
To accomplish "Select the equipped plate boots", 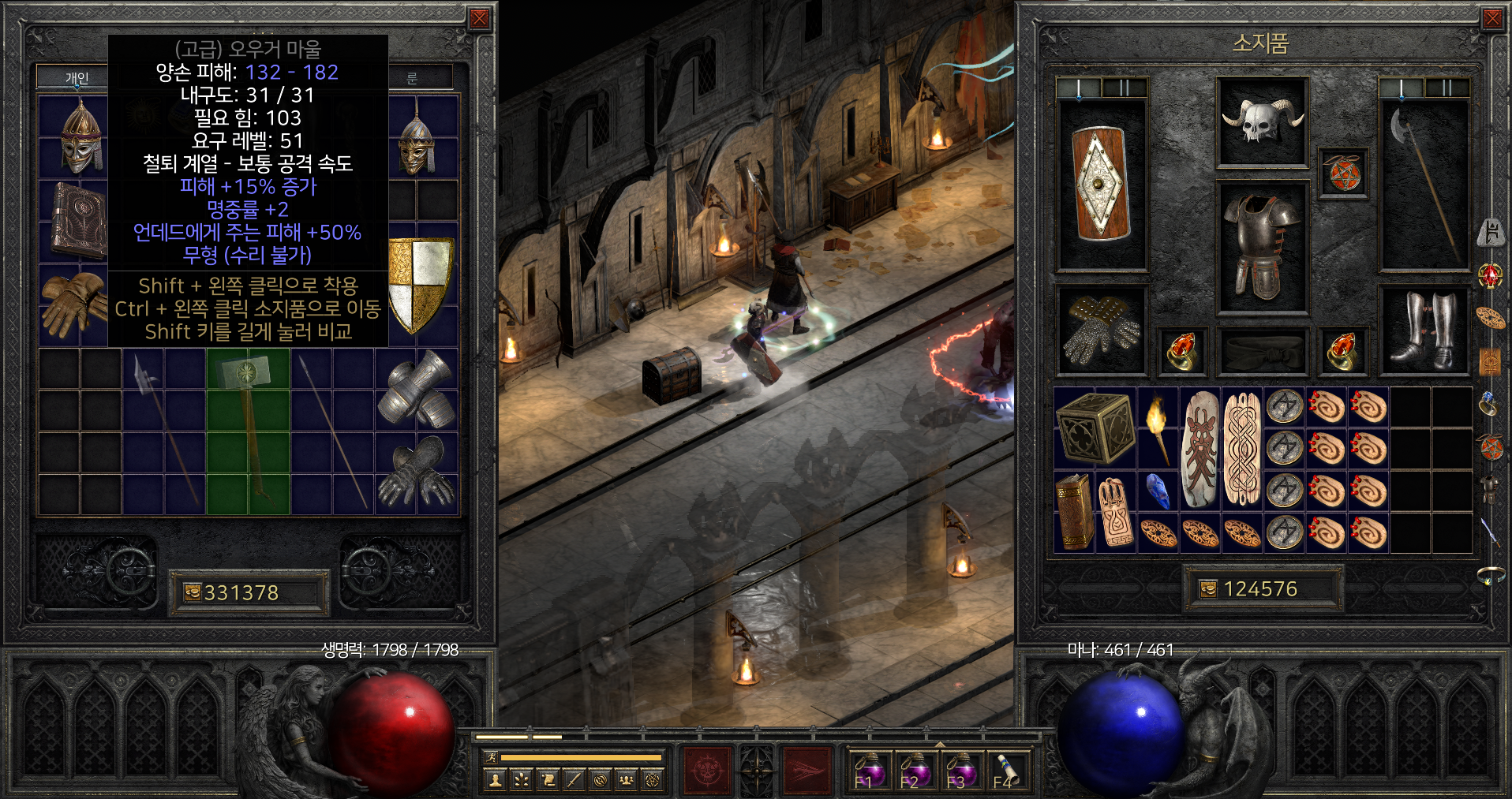I will tap(1425, 330).
